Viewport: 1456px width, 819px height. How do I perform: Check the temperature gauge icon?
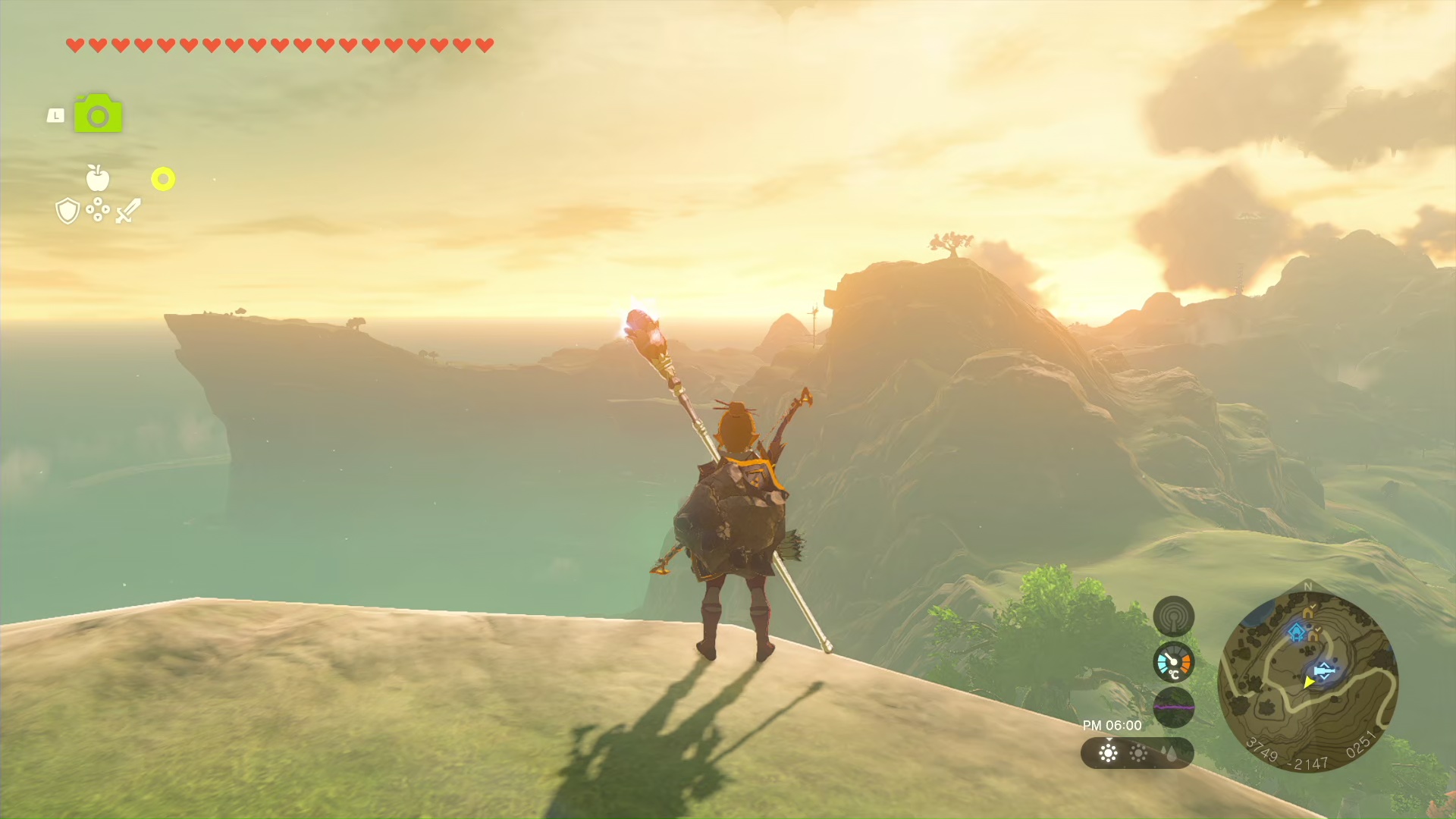(1173, 662)
